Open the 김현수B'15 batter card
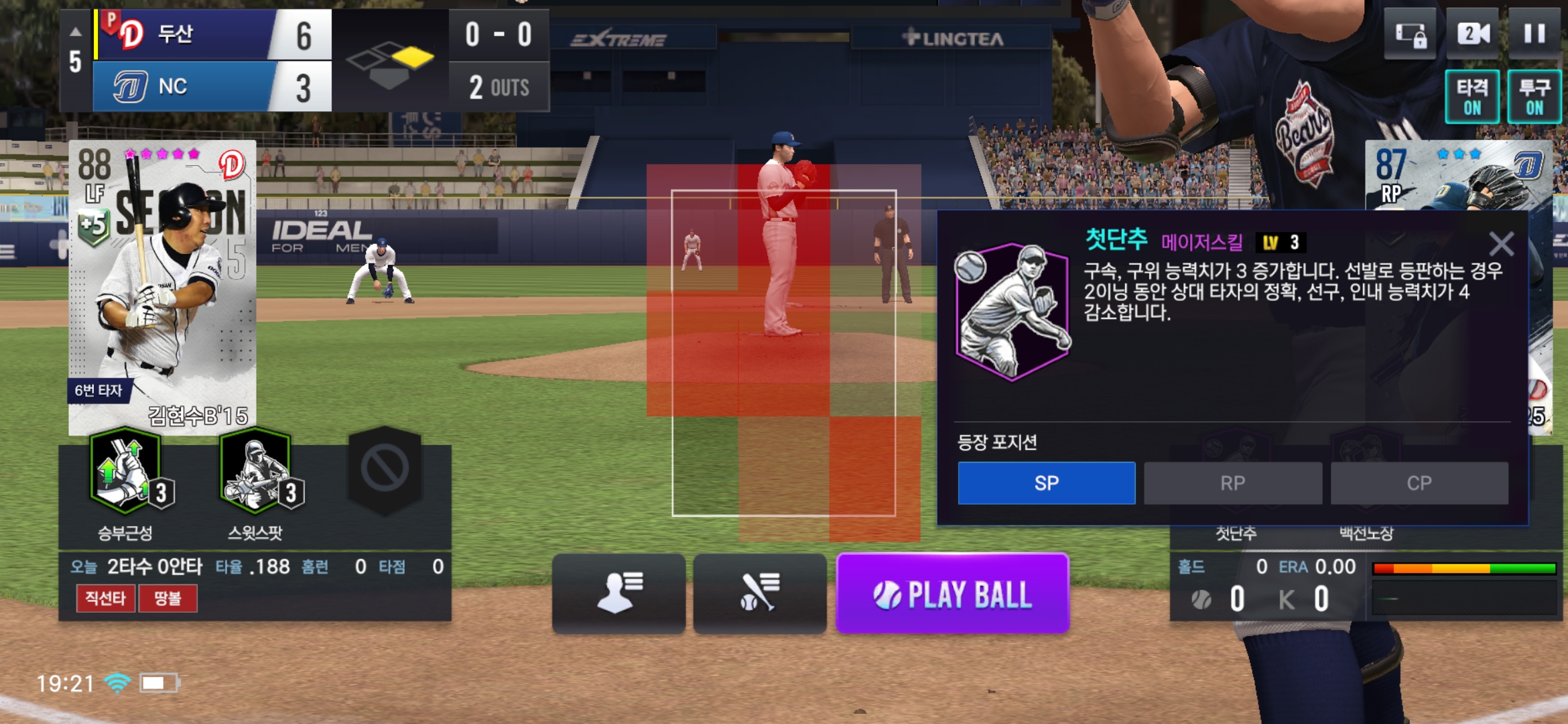This screenshot has width=1568, height=724. click(x=162, y=288)
